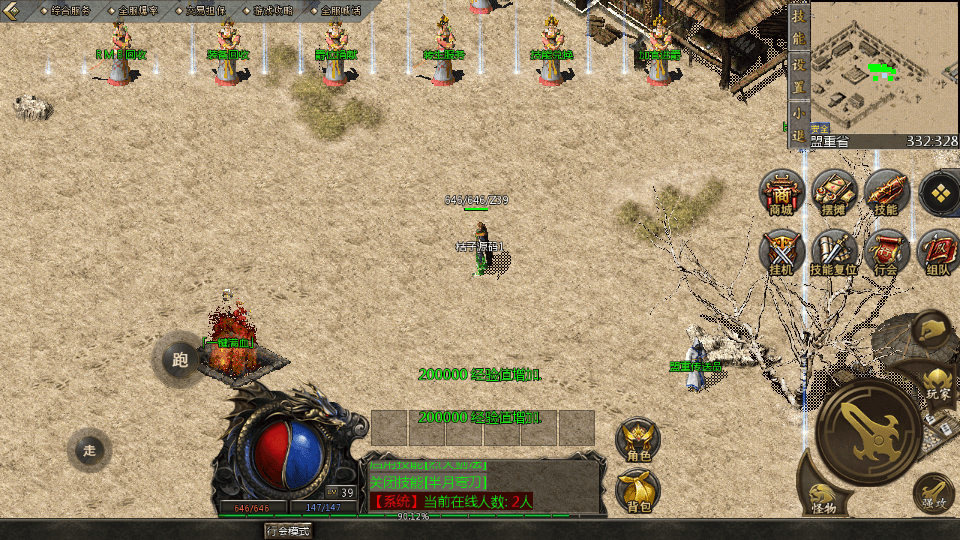Screen dimensions: 960x540
Task: Open the 摆摊 stall icon
Action: pos(833,192)
